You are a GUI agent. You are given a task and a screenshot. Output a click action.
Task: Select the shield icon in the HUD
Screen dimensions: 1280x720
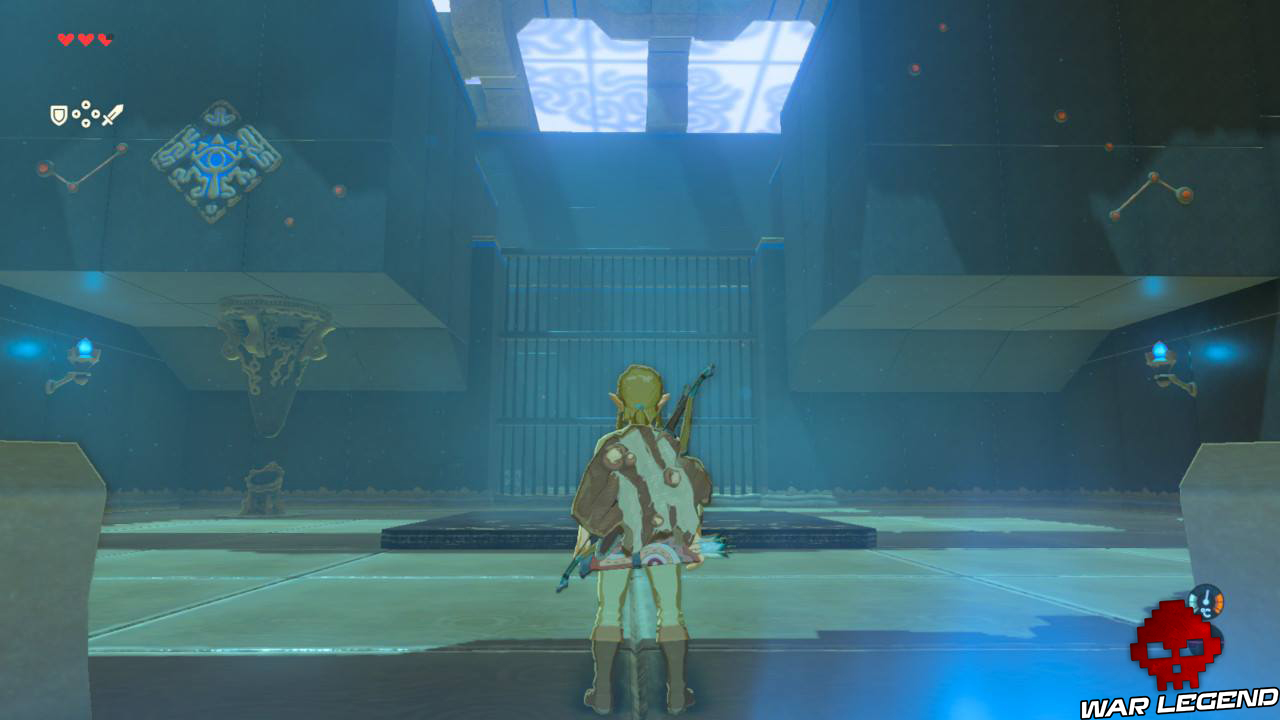[x=59, y=113]
